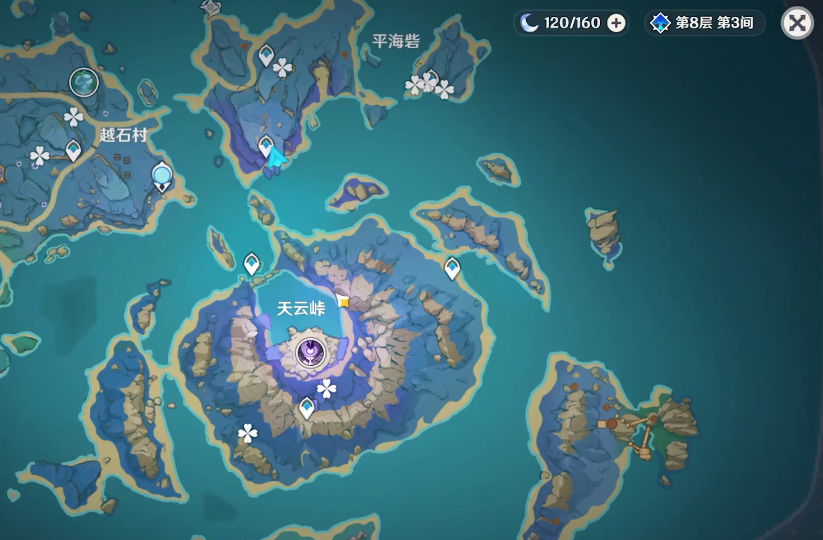The image size is (823, 540).
Task: Click the yellow square marker near 天云峠
Action: click(x=344, y=301)
